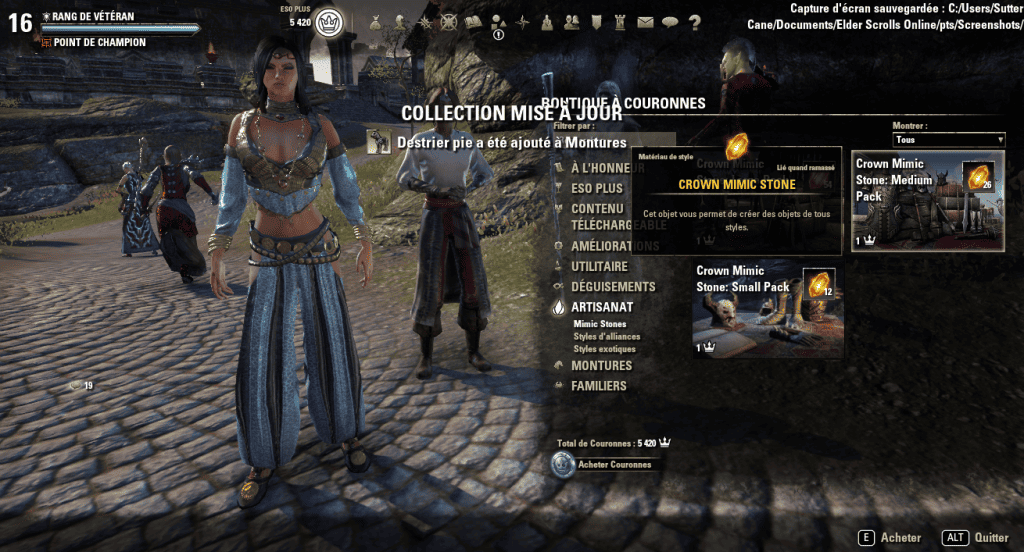
Task: Open the Crown Store crown icon
Action: pyautogui.click(x=329, y=22)
